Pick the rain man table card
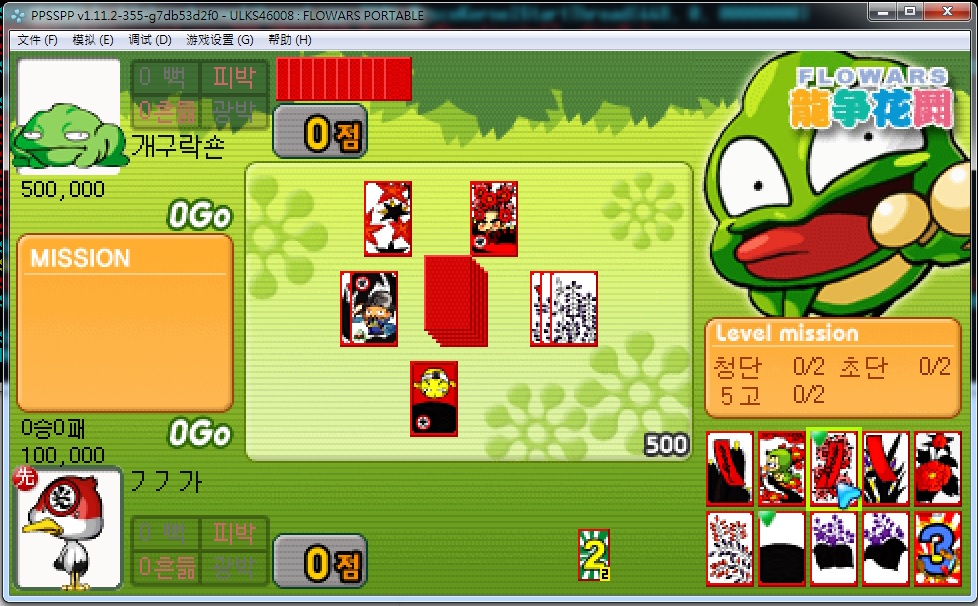978x606 pixels. (368, 308)
